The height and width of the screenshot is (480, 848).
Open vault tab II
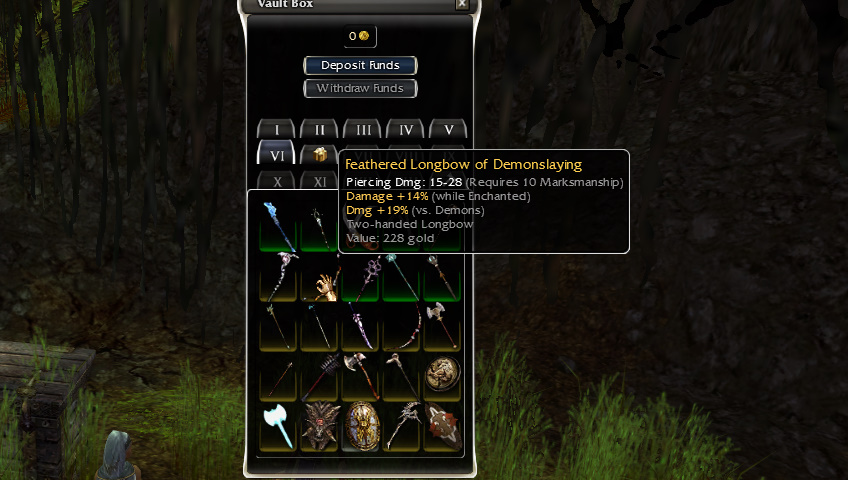tap(320, 130)
